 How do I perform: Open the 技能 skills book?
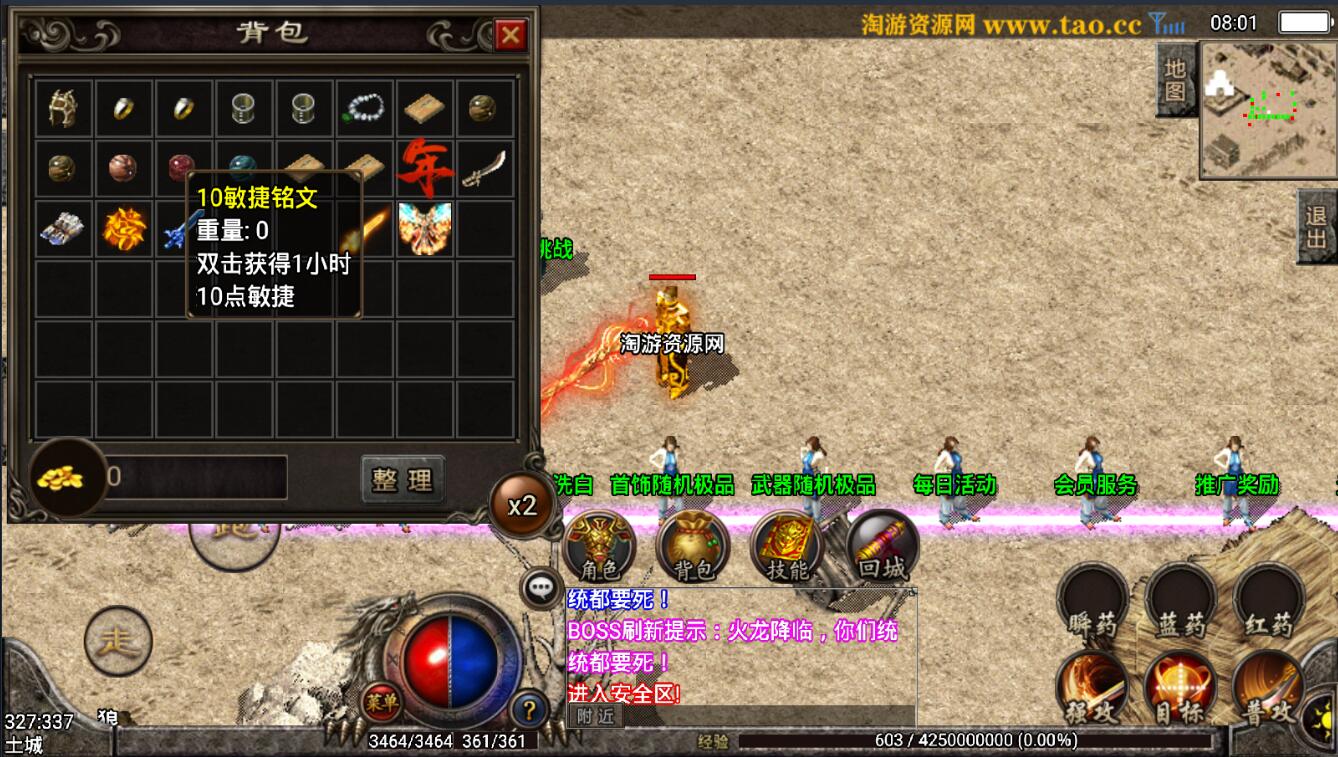click(x=787, y=547)
